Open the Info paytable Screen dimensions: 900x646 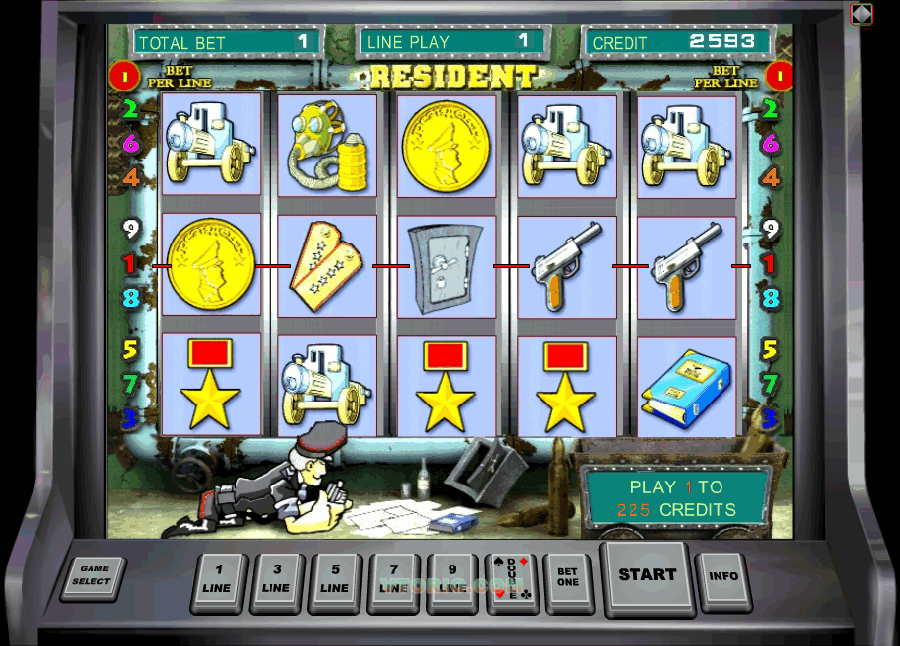pos(723,577)
